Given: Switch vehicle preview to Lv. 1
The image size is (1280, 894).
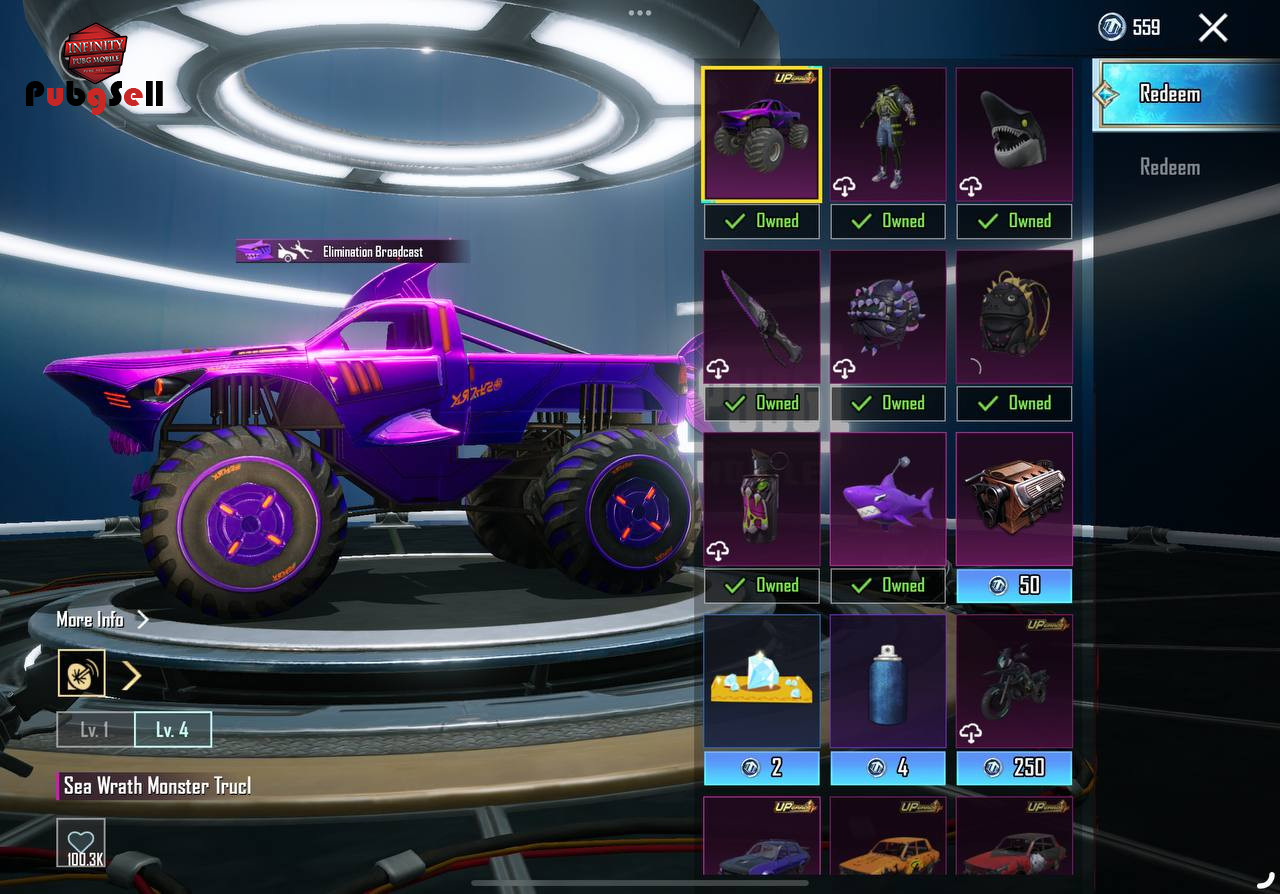Looking at the screenshot, I should (95, 730).
